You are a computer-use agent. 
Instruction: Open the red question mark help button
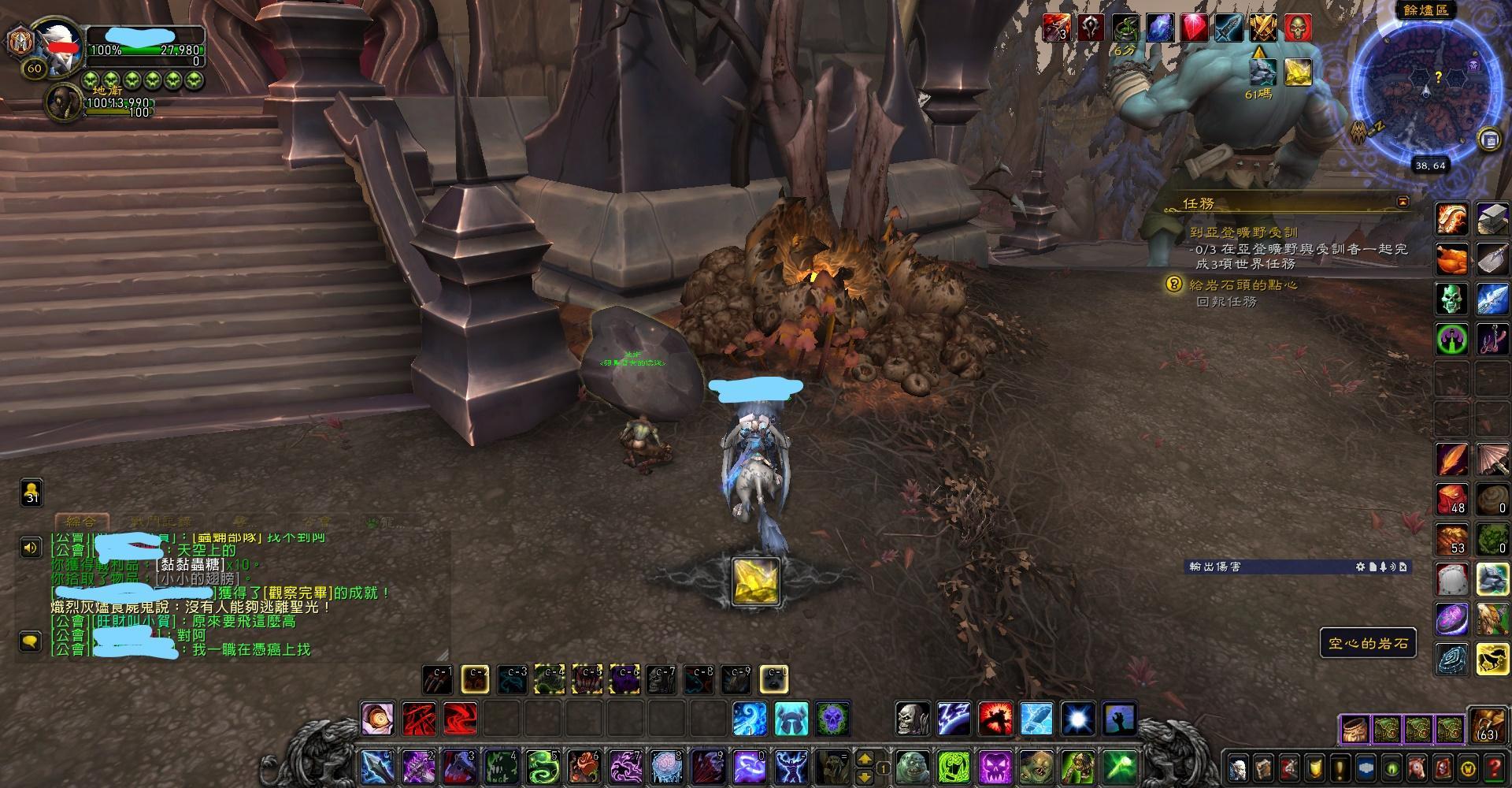(x=1492, y=768)
